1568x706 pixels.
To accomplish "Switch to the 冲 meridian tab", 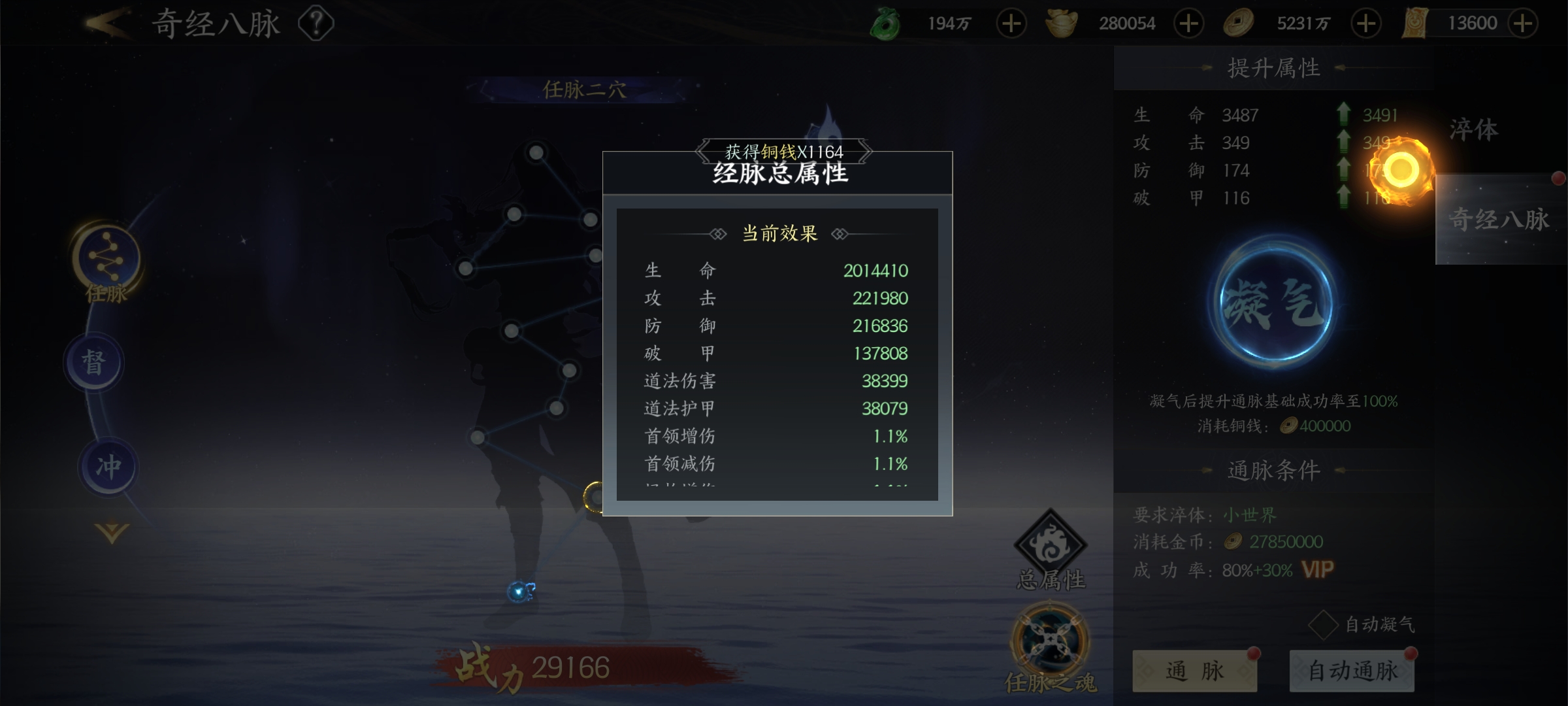I will (108, 466).
